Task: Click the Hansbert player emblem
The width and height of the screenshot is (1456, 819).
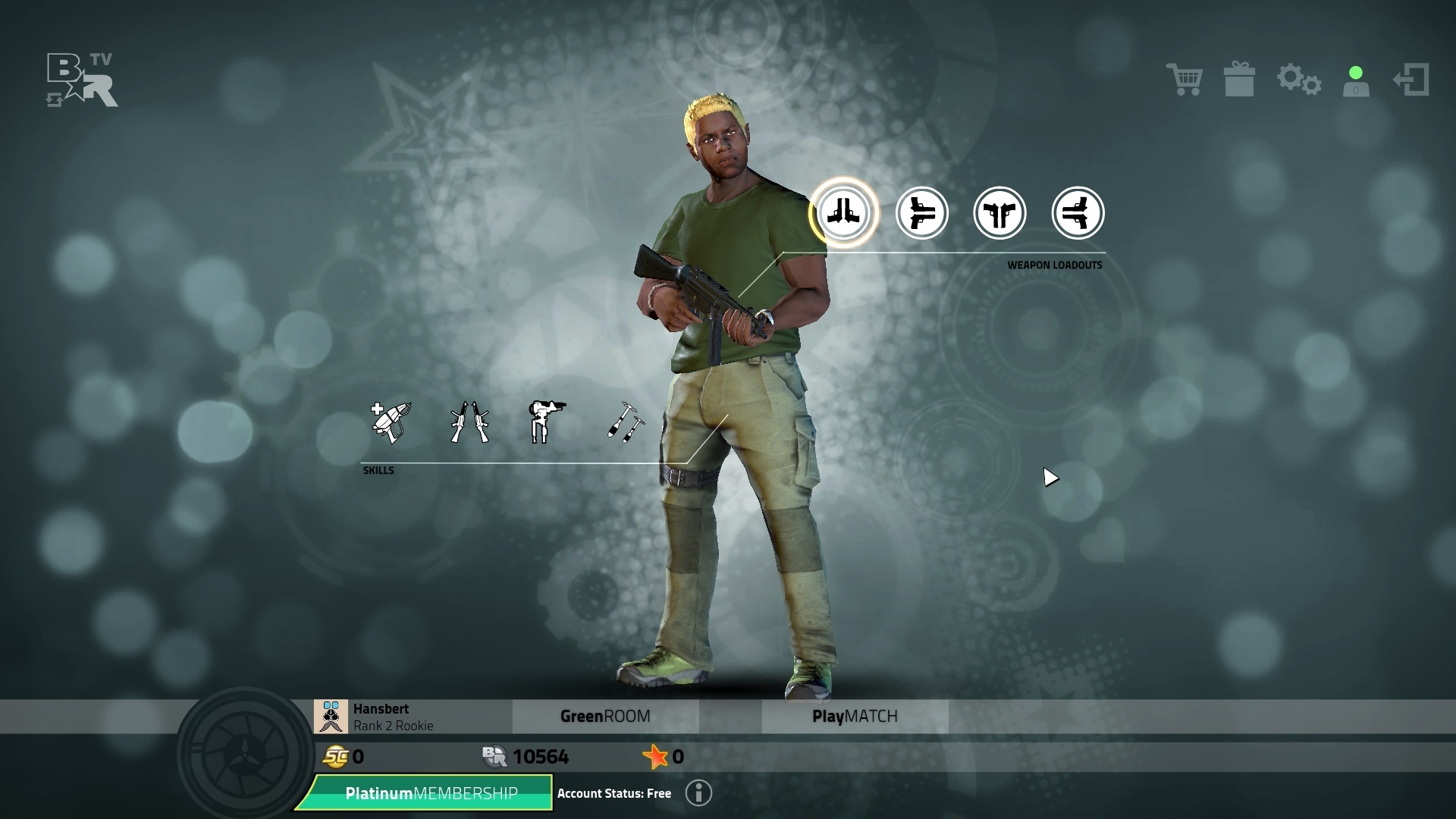Action: pyautogui.click(x=331, y=717)
